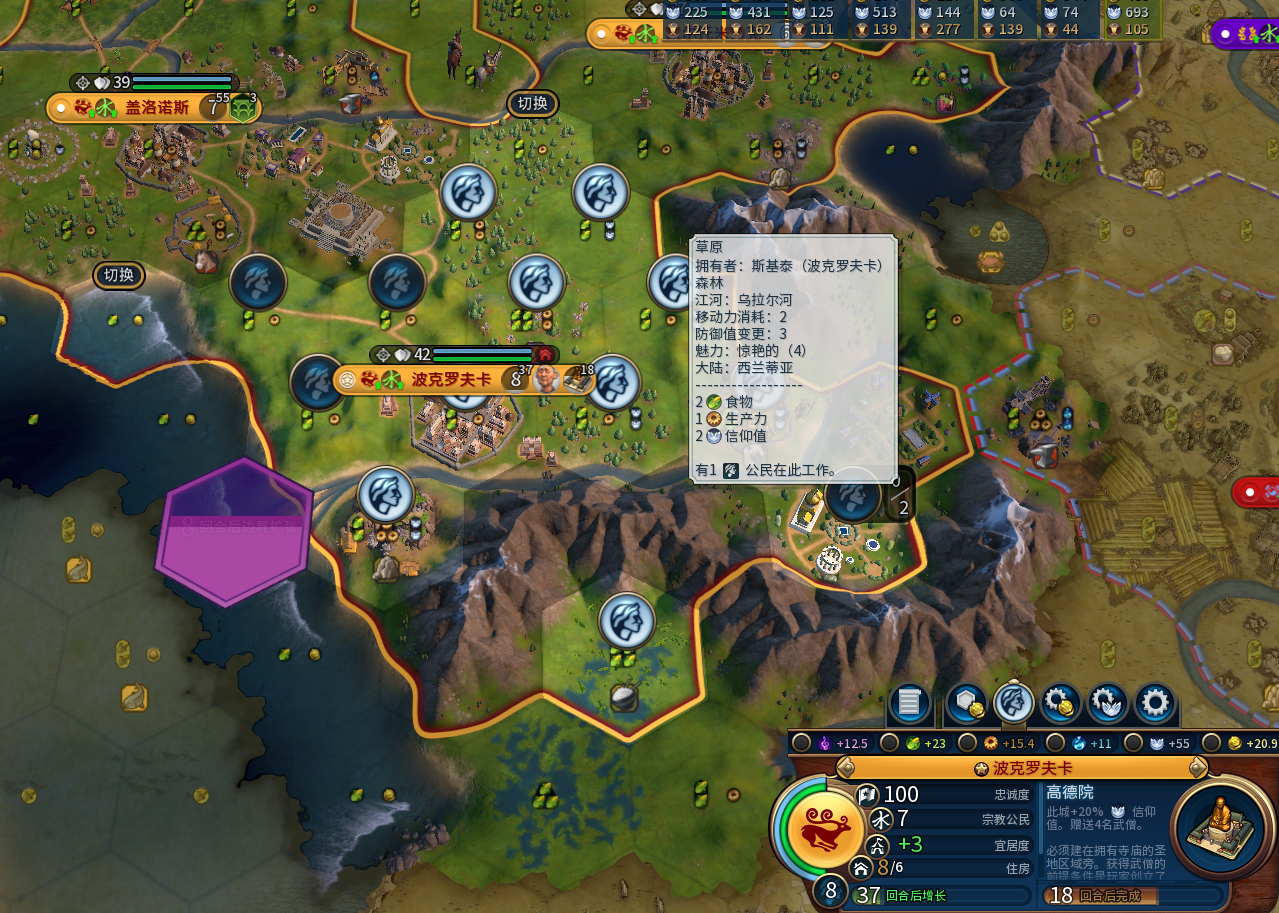The height and width of the screenshot is (913, 1279).
Task: Toggle the production yield focus checkbox
Action: tap(967, 743)
